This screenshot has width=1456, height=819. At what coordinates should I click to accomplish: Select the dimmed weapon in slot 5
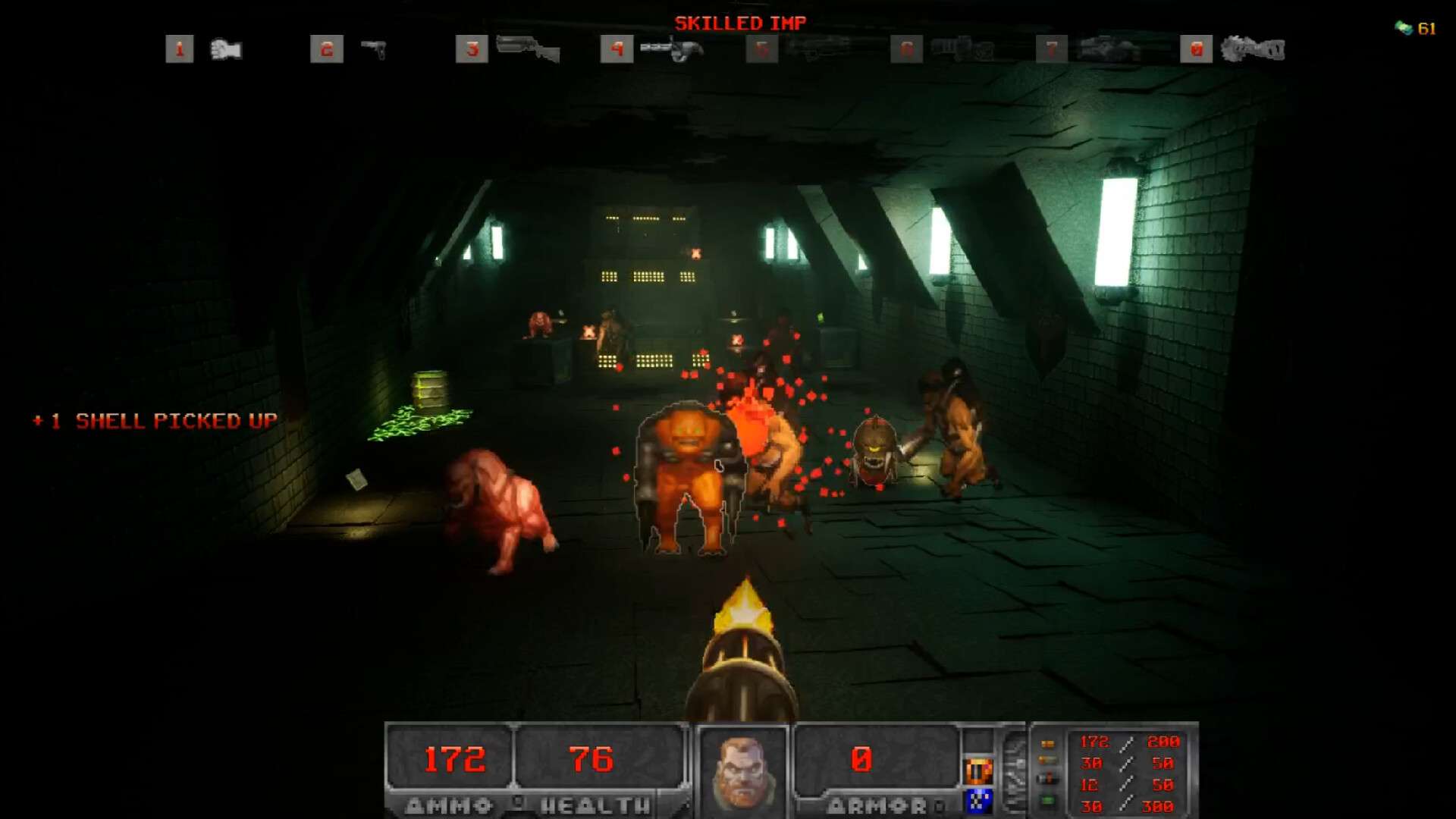pos(817,49)
